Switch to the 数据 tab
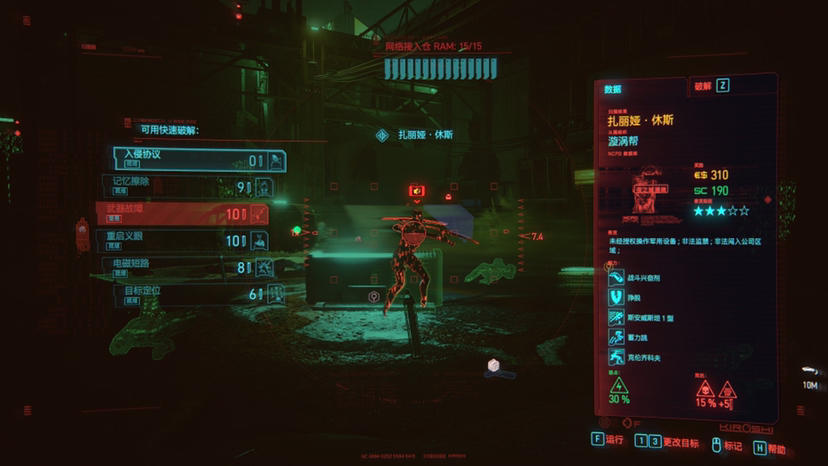Viewport: 828px width, 466px height. [613, 89]
